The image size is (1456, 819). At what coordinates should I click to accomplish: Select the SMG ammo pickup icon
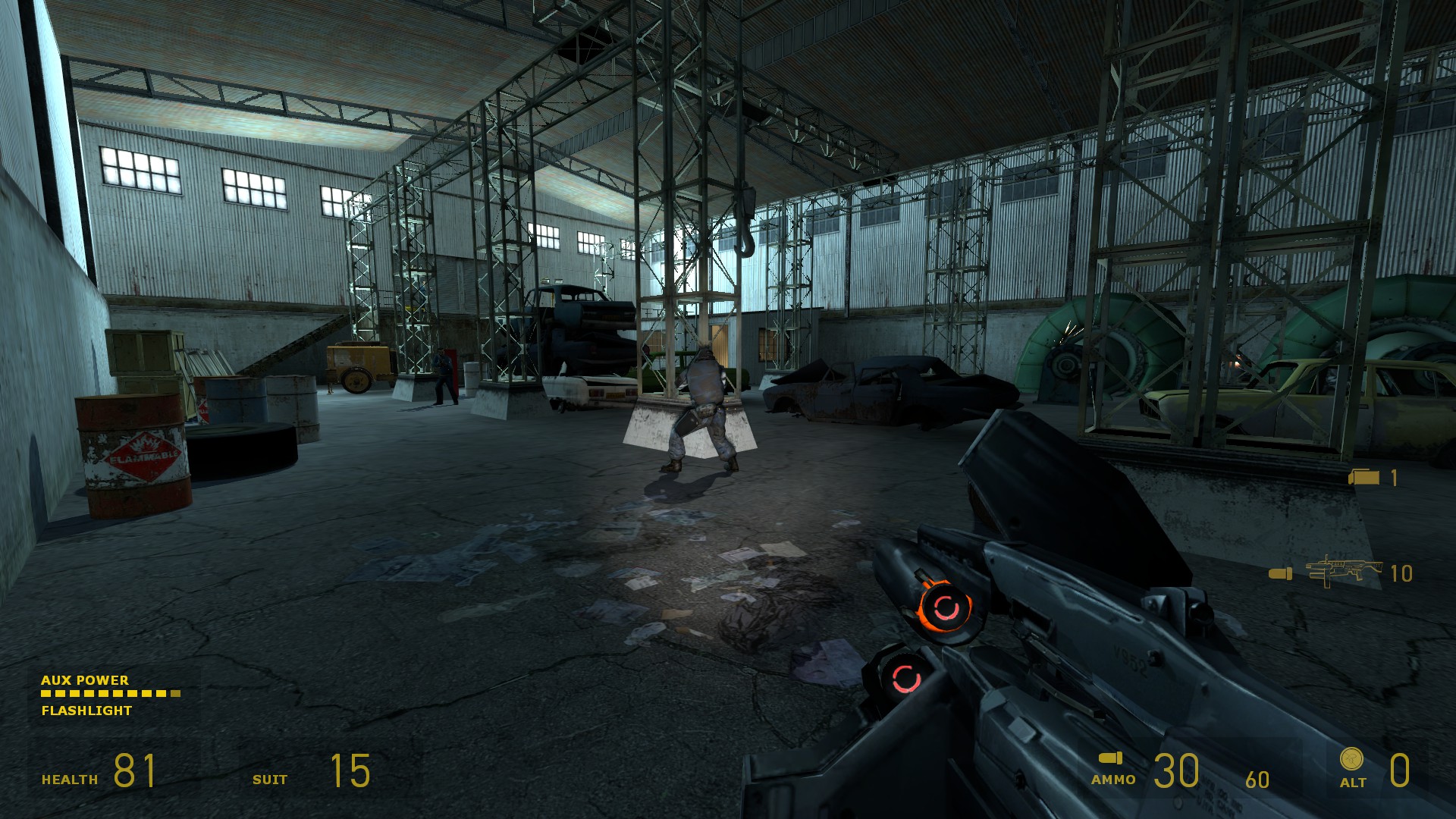1332,572
